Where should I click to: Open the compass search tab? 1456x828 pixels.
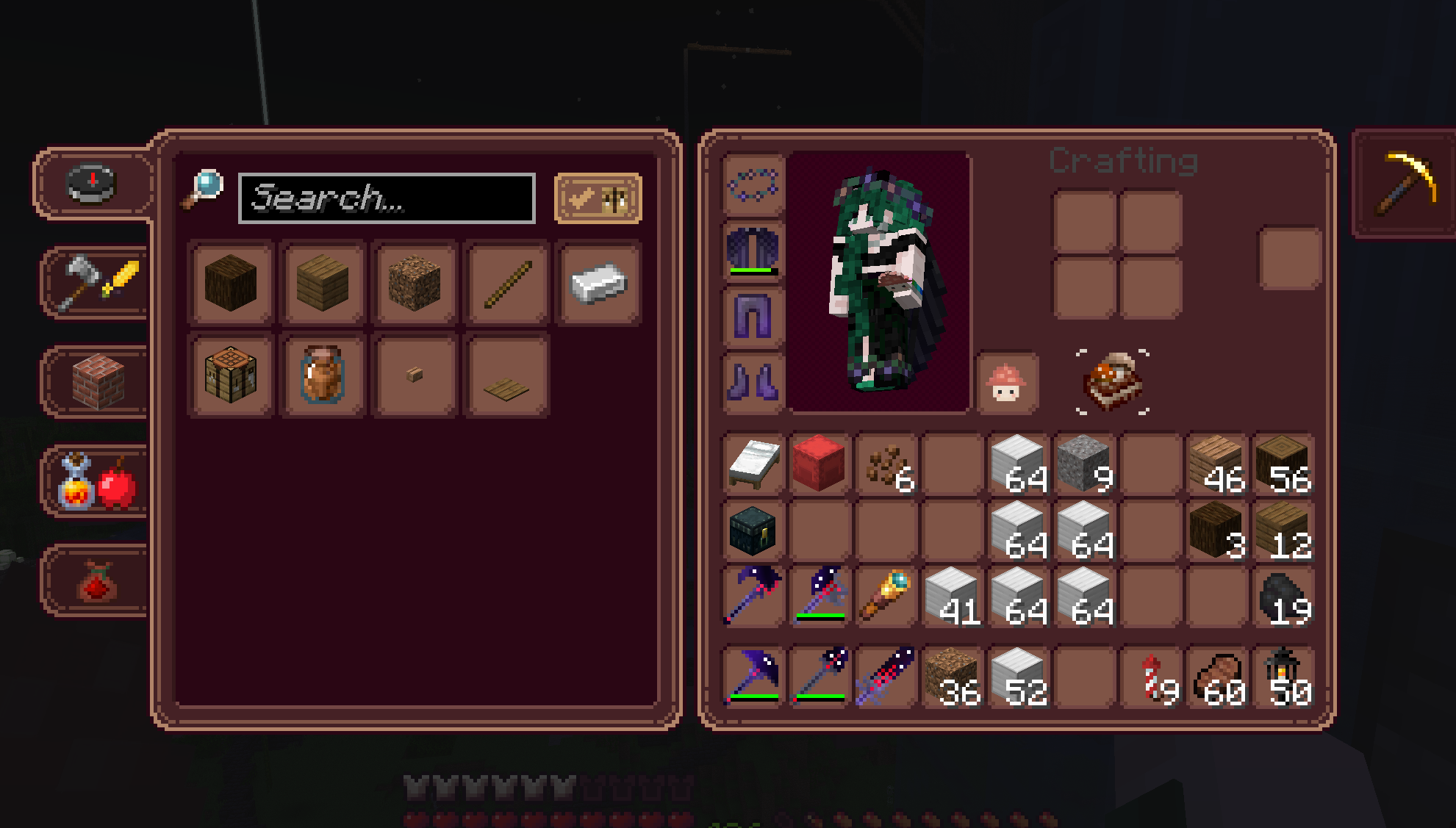[x=93, y=183]
